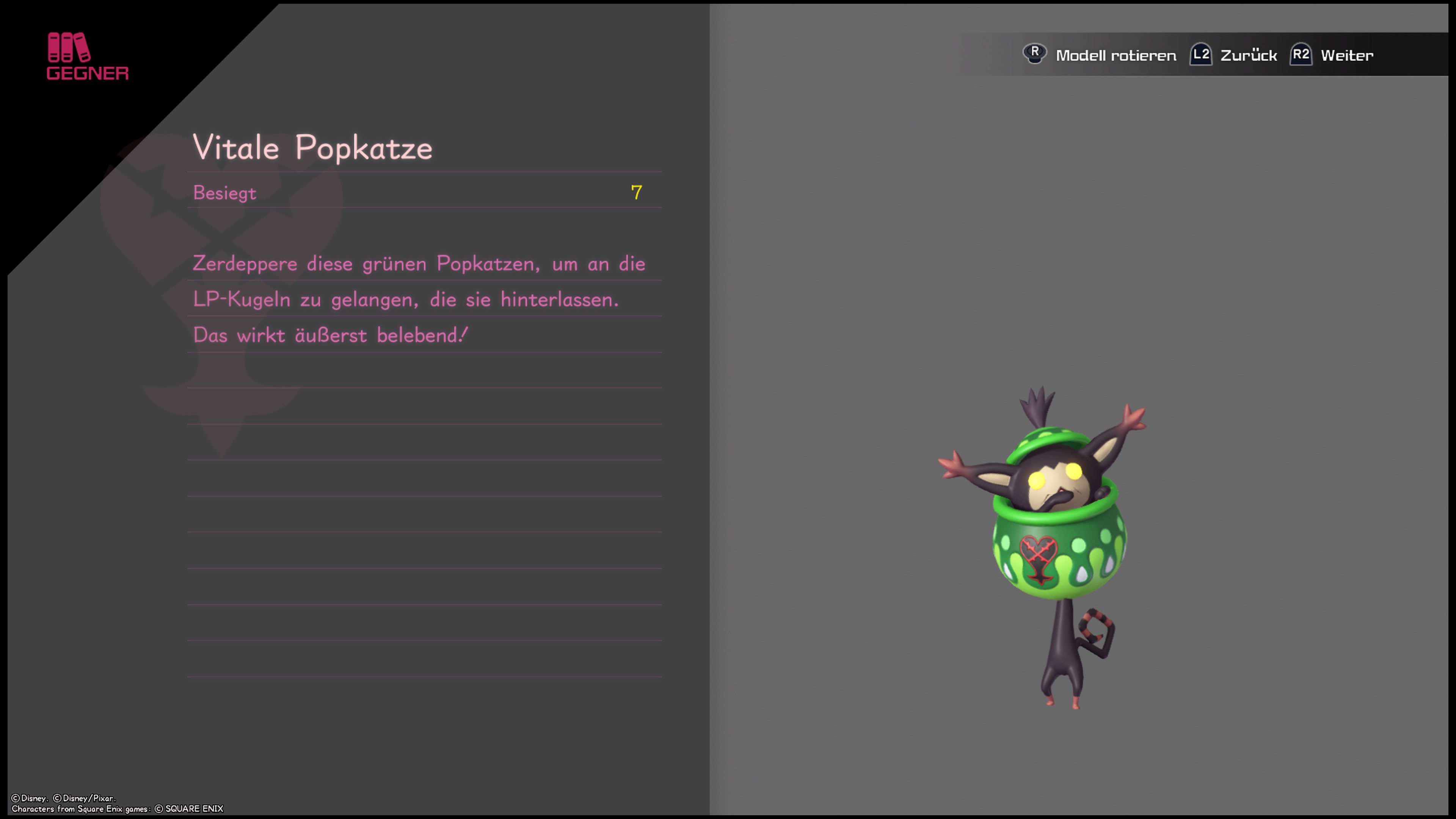Click the Zurück button
Screen dimensions: 1456x819
[1249, 54]
